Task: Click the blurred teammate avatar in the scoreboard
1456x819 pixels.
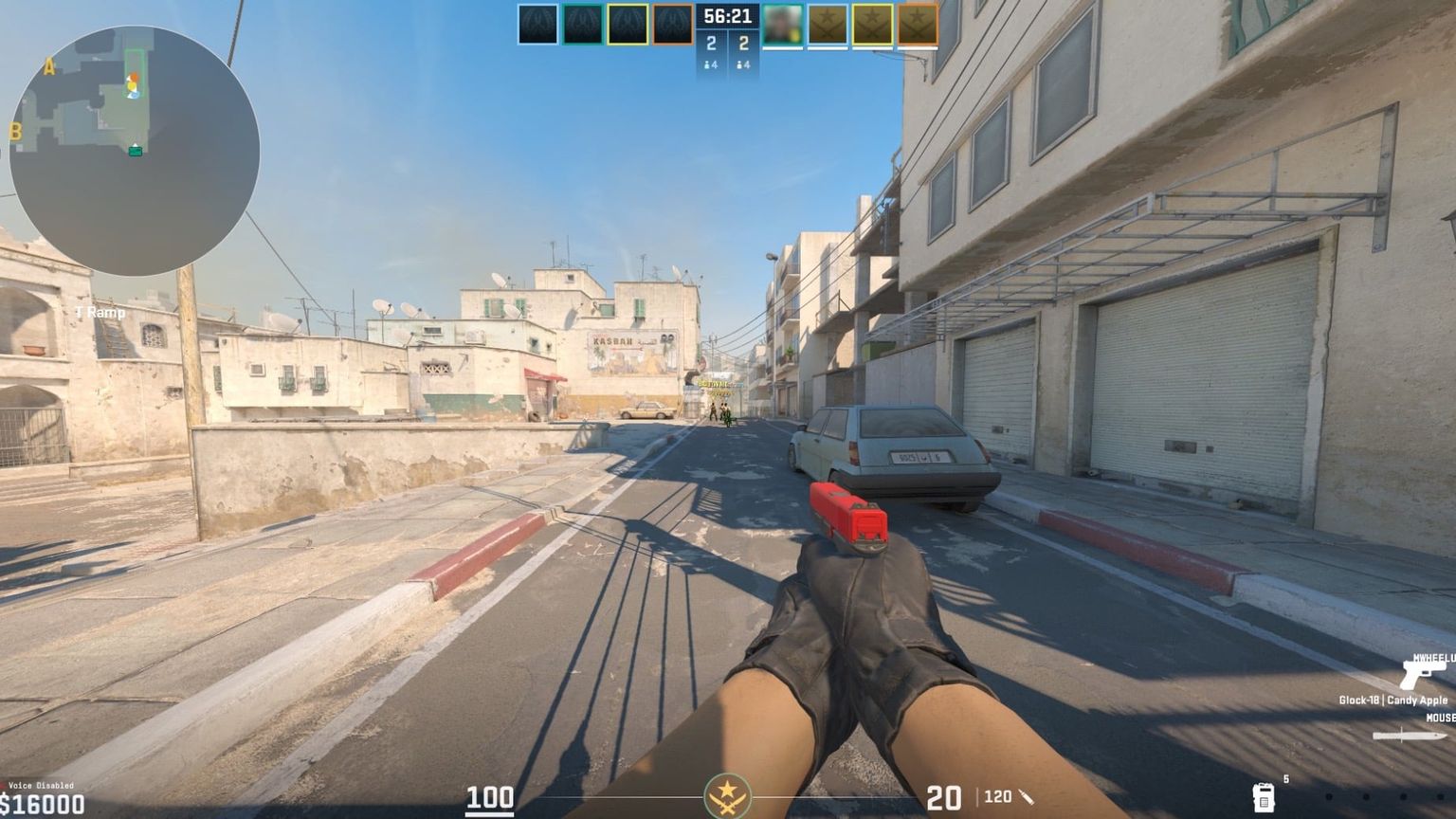Action: (x=781, y=24)
